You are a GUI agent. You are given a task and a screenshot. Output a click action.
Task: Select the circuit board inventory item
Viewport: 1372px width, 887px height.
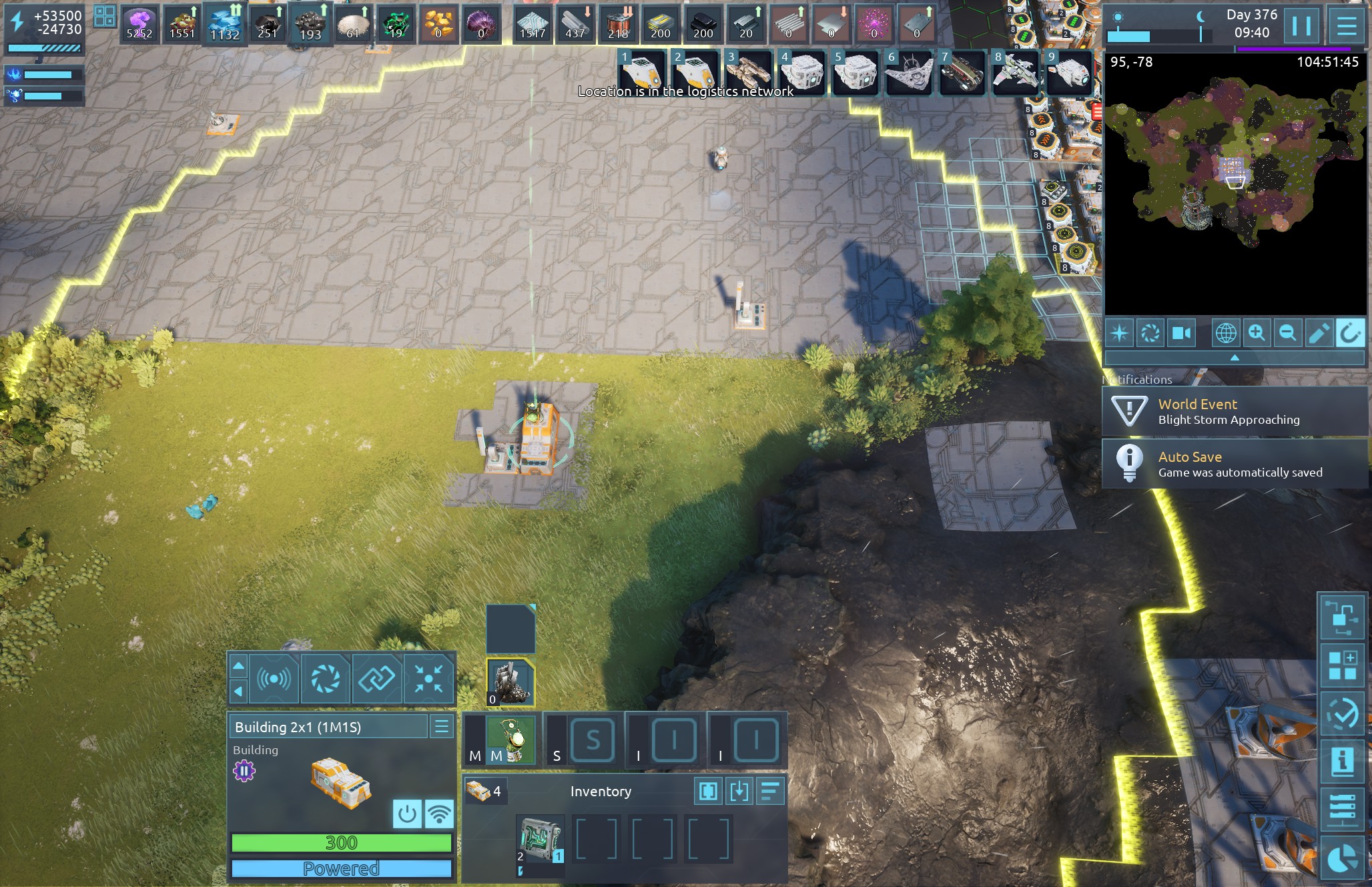540,840
